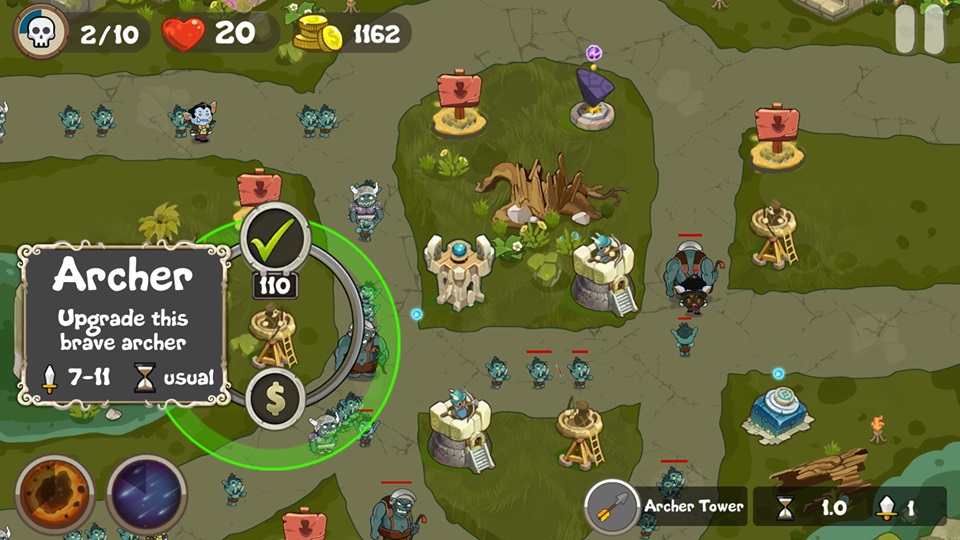Click the Archer Tower arrow icon
Image resolution: width=960 pixels, height=540 pixels.
click(612, 506)
